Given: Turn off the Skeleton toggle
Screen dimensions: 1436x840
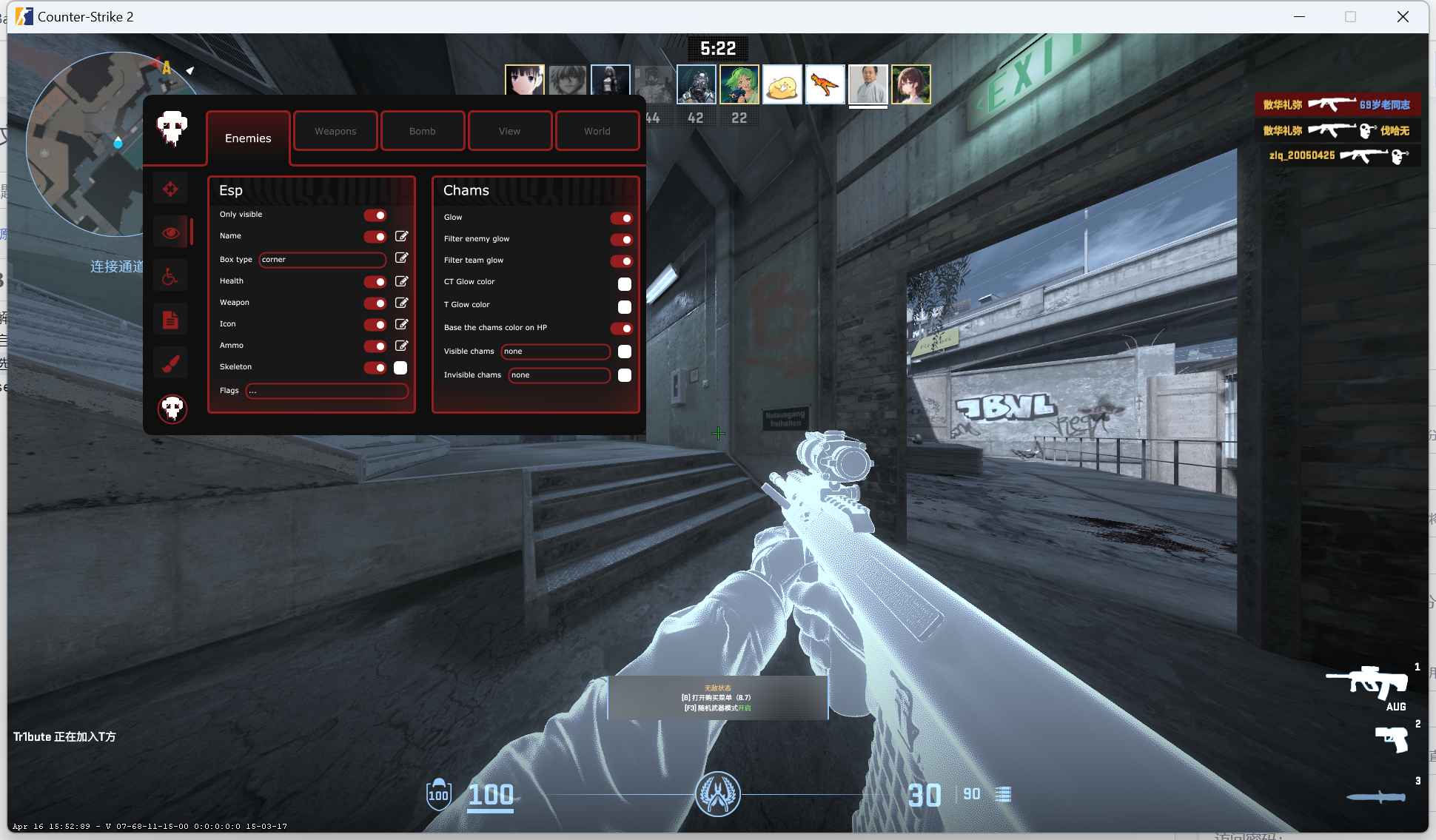Looking at the screenshot, I should (x=375, y=368).
